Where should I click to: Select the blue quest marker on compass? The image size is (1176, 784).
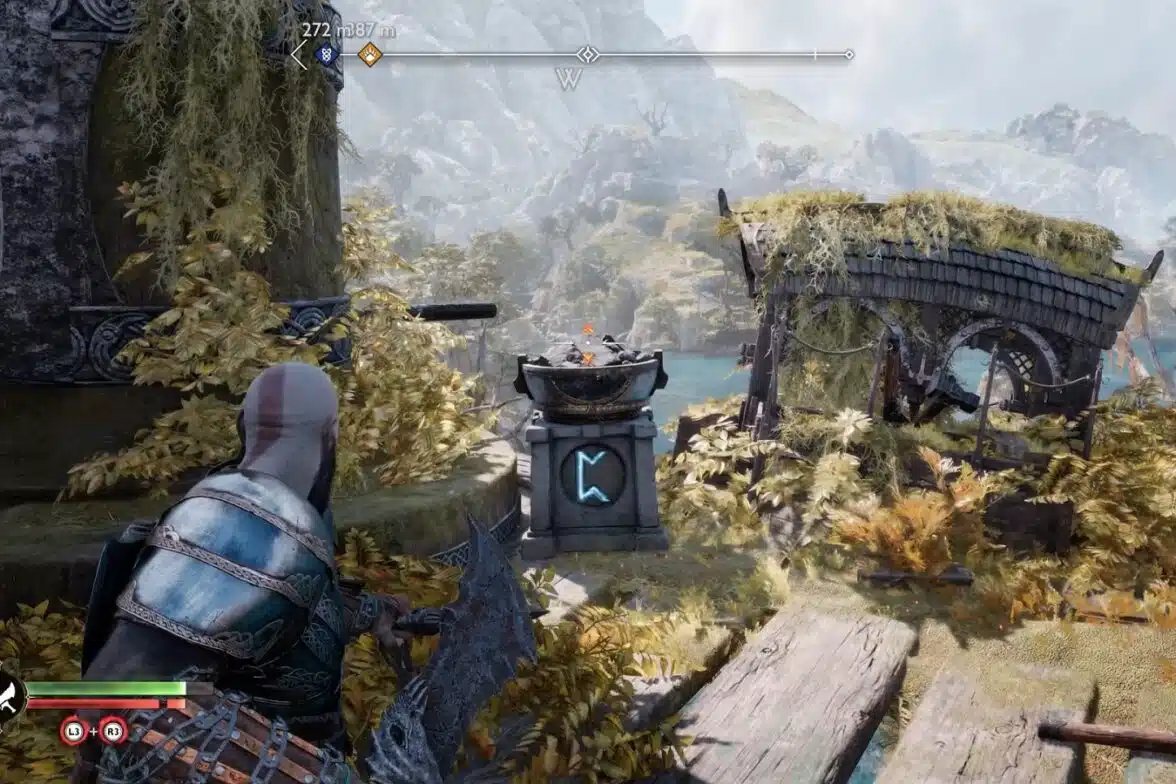(x=325, y=55)
